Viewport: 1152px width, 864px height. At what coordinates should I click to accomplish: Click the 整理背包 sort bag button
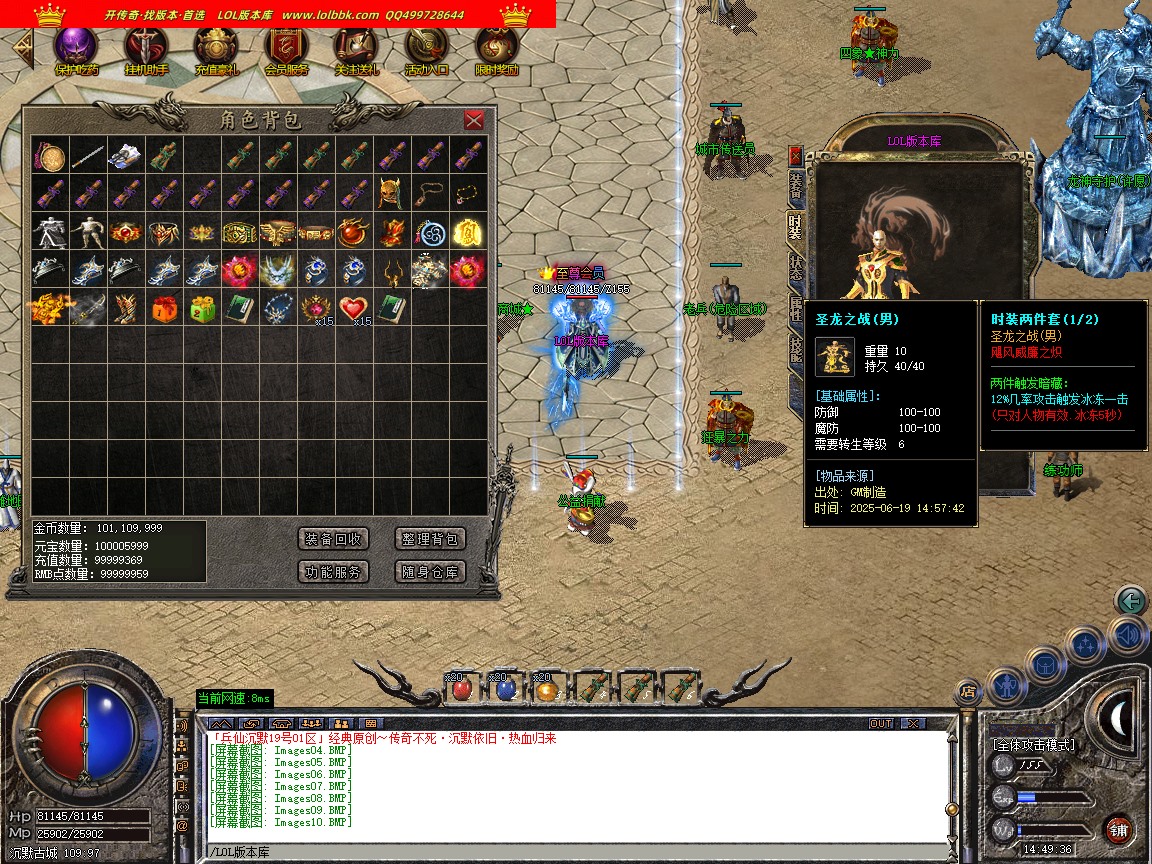click(x=430, y=539)
